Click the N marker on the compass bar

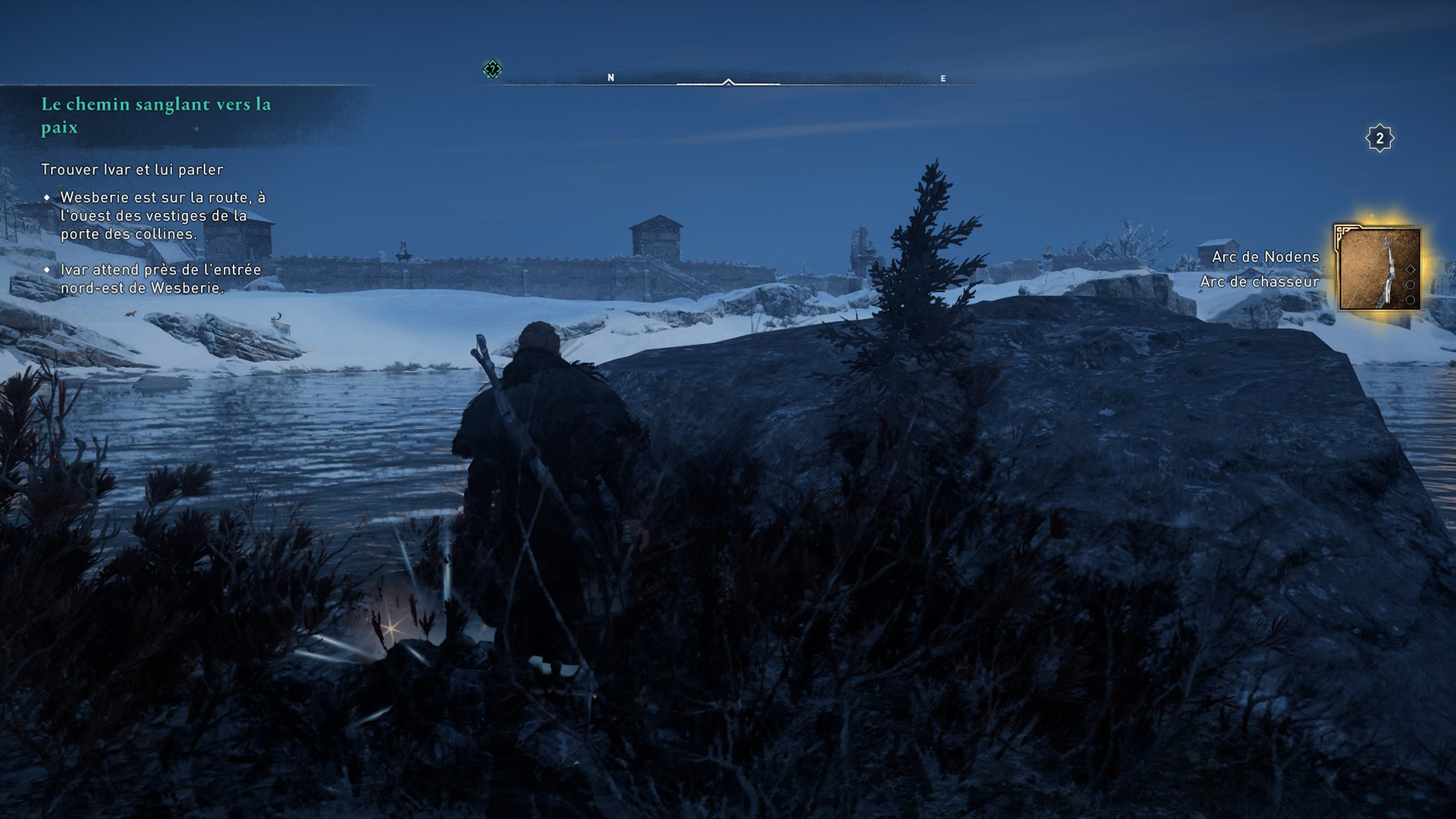(x=610, y=76)
